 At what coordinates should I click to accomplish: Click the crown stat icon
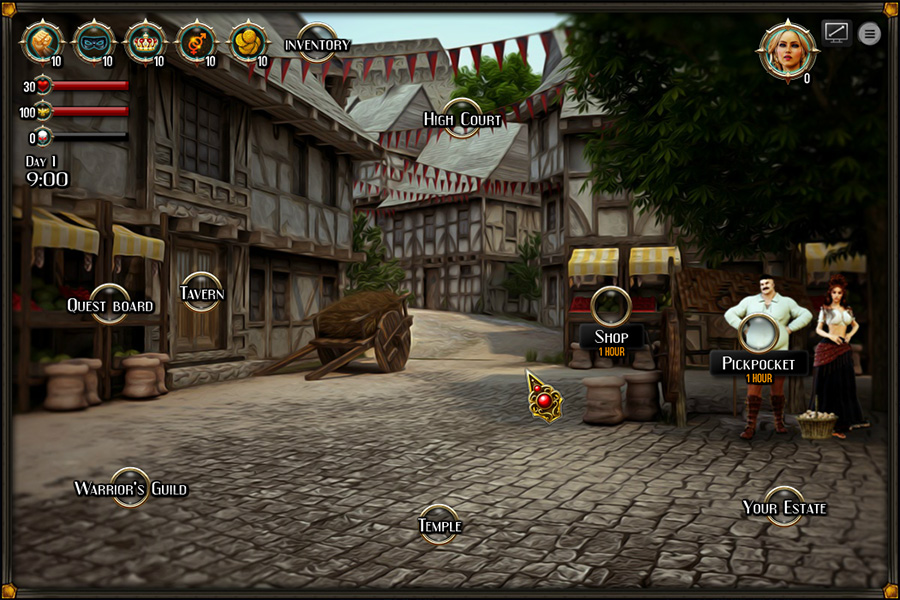click(x=147, y=41)
